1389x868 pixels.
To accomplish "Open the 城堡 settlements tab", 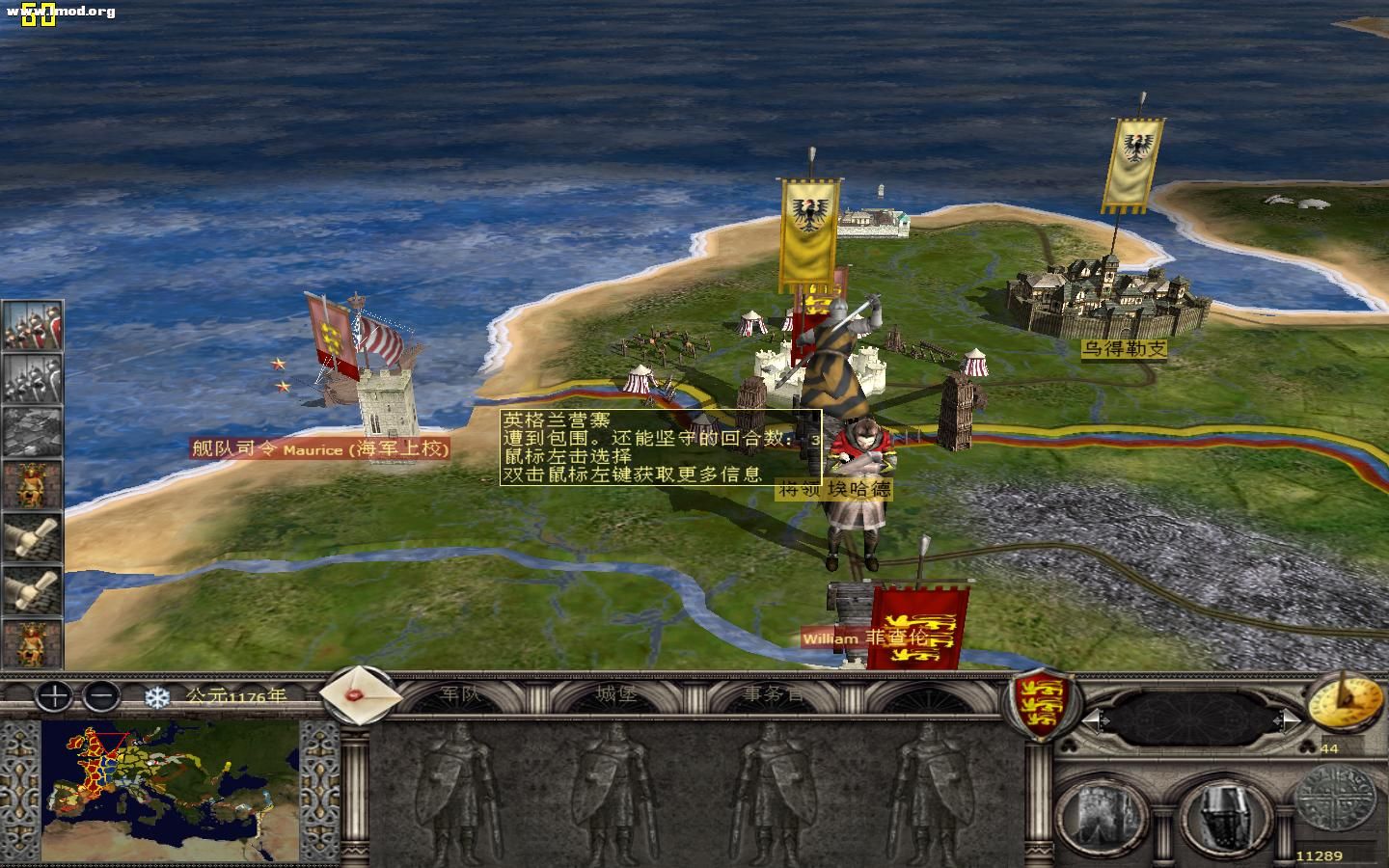I will pyautogui.click(x=614, y=695).
